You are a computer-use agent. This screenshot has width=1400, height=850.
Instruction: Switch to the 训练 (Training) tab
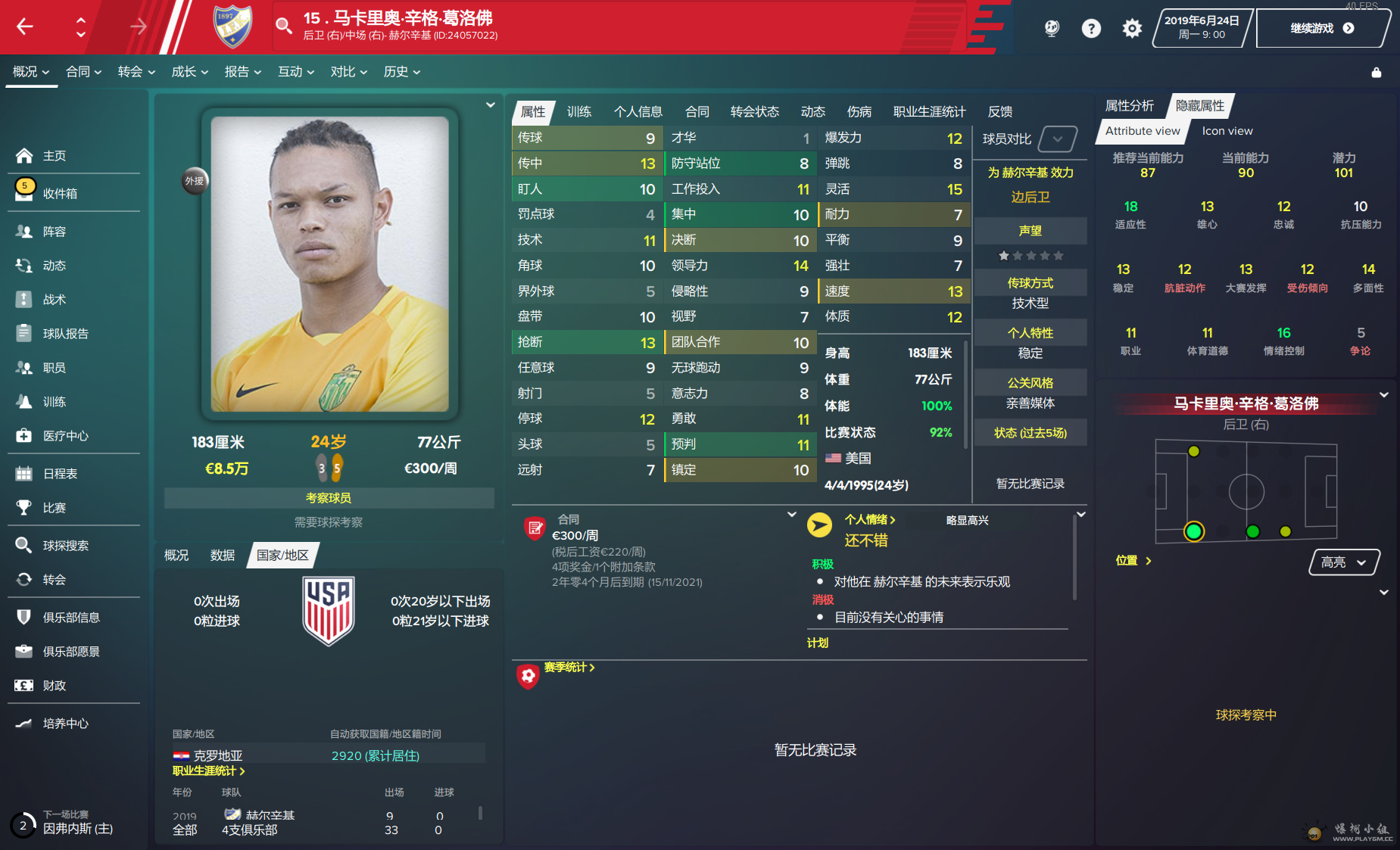click(x=578, y=112)
